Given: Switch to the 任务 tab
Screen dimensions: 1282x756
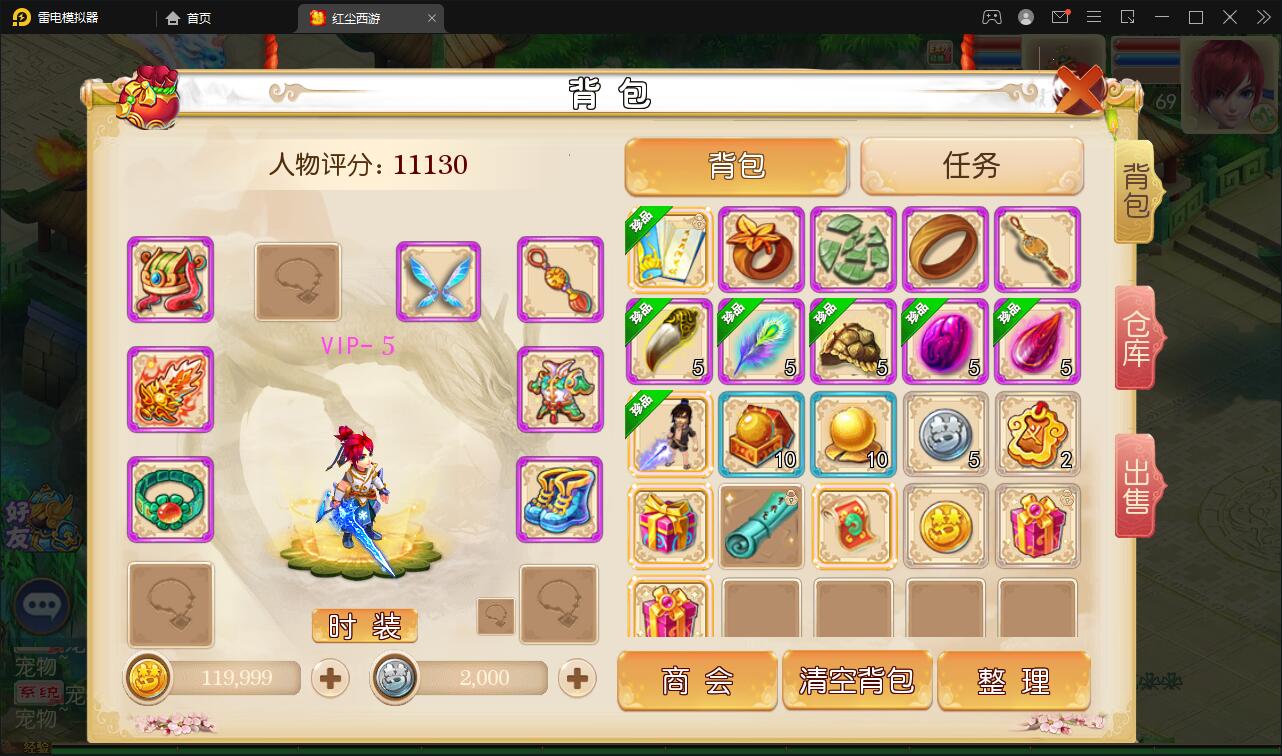Looking at the screenshot, I should tap(971, 166).
